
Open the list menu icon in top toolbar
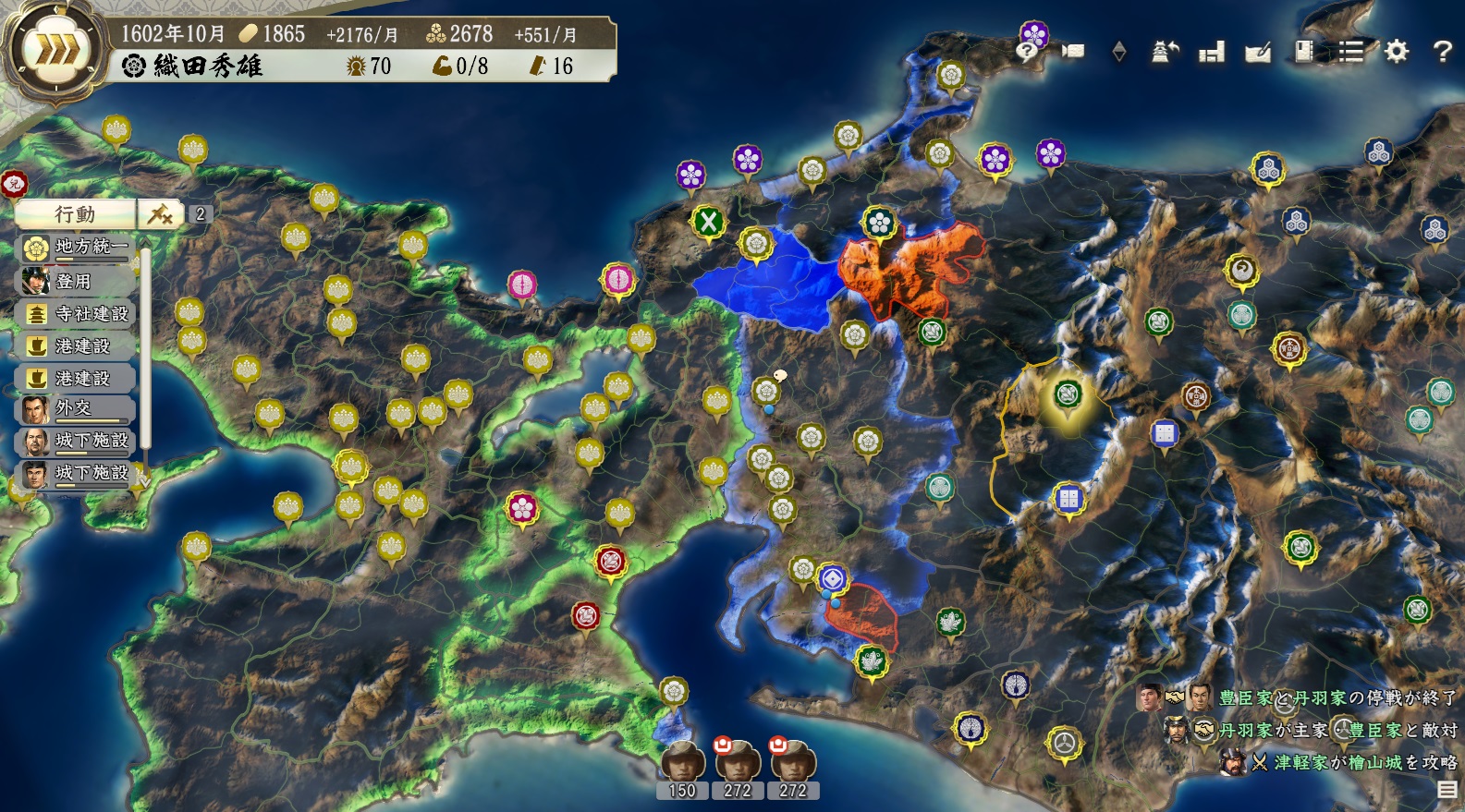(x=1351, y=52)
